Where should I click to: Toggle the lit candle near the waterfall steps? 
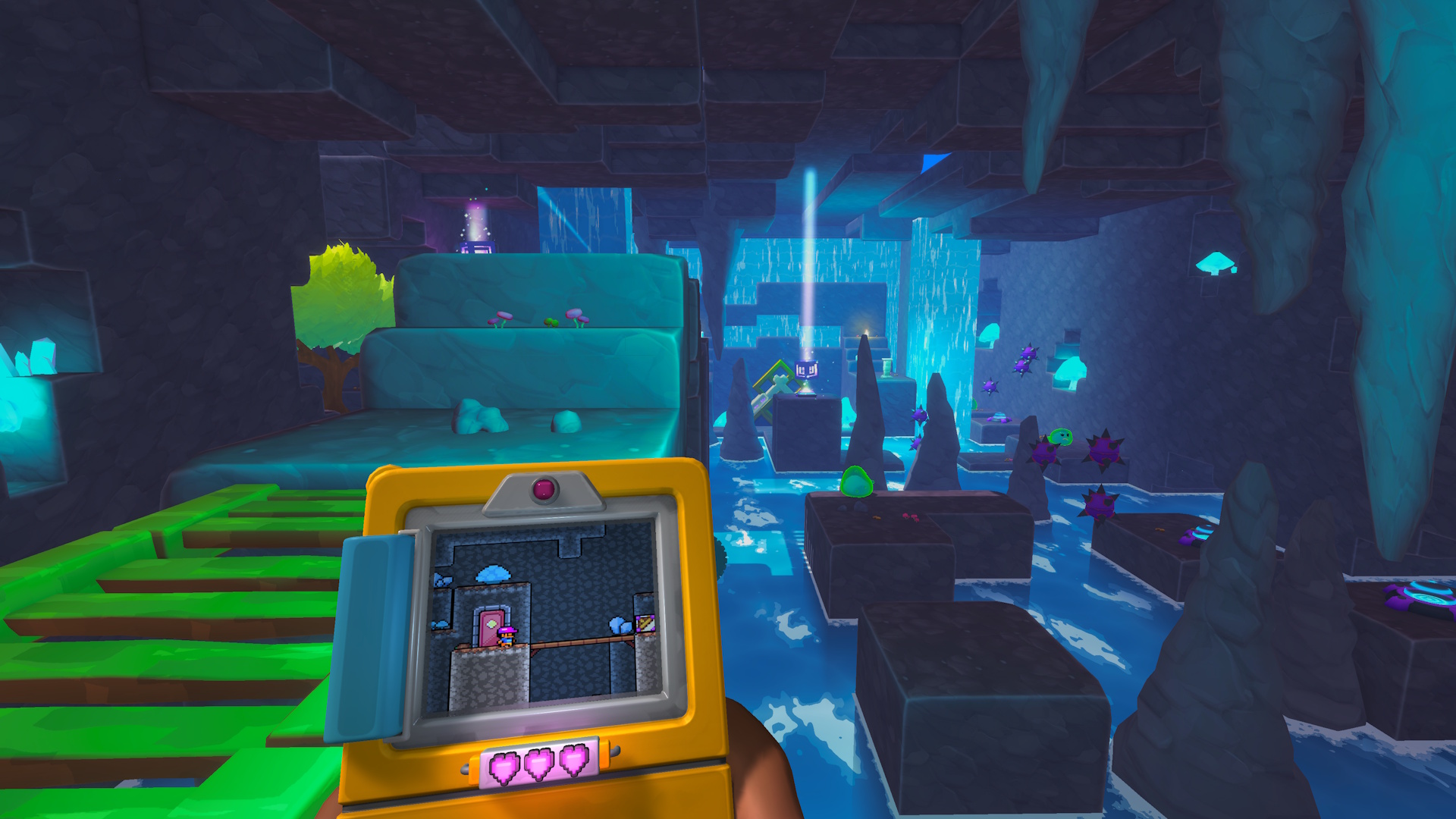(865, 331)
